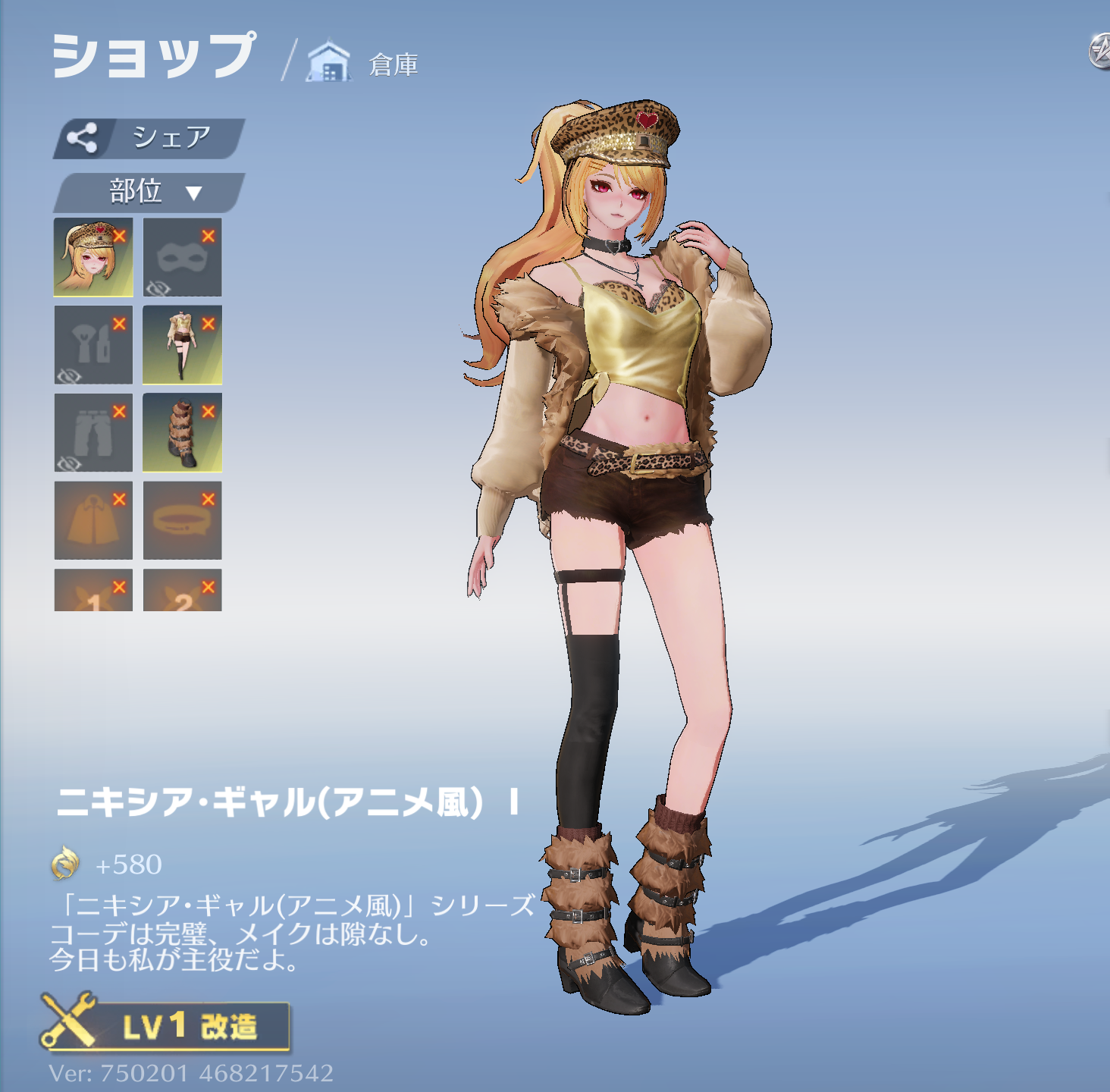Screen dimensions: 1110x1092
Task: Open LV1 改造 modification button
Action: point(165,1025)
